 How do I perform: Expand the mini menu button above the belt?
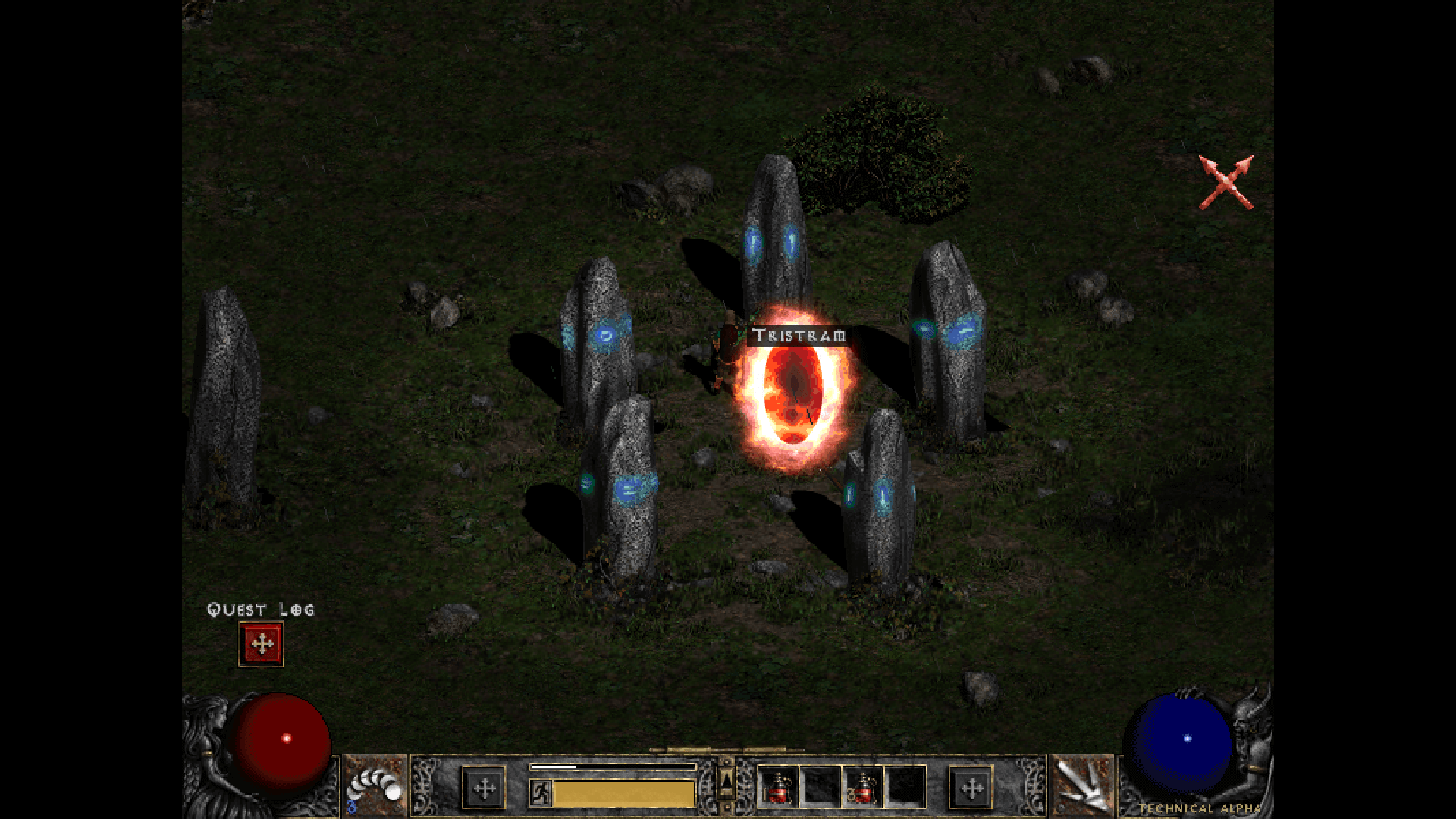(x=726, y=780)
